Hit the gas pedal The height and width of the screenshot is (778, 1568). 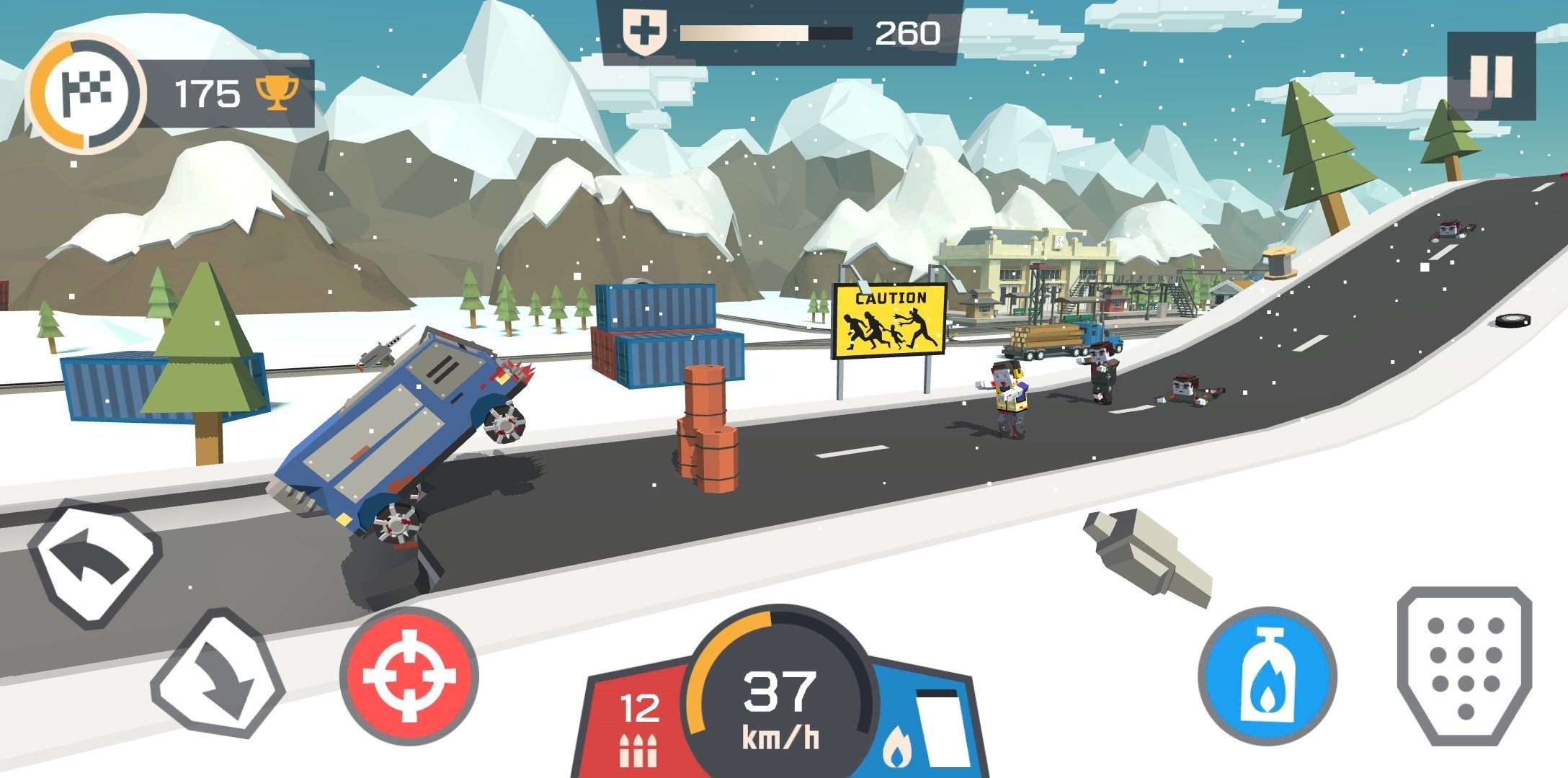1465,666
